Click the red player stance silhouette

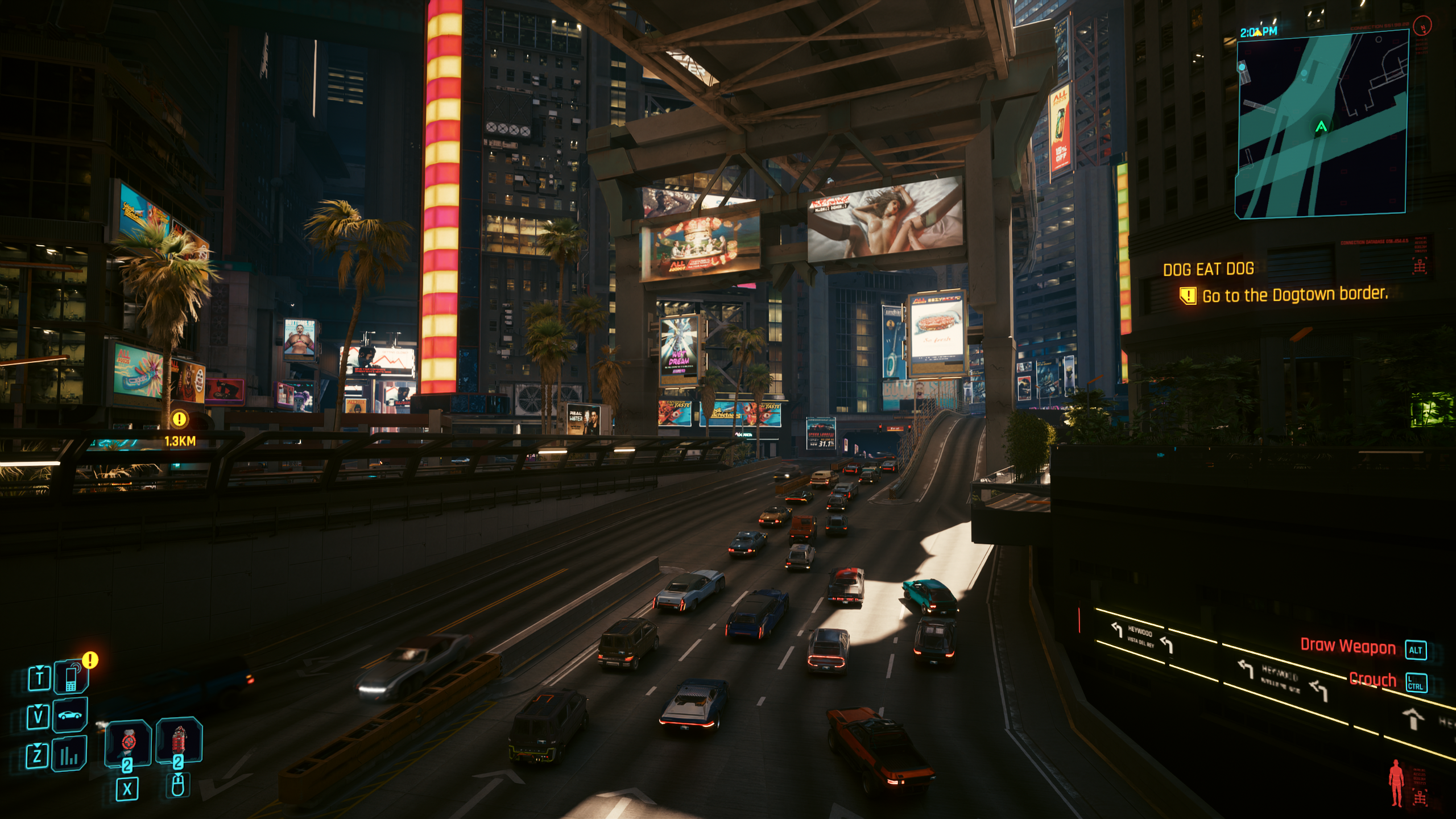click(x=1396, y=783)
